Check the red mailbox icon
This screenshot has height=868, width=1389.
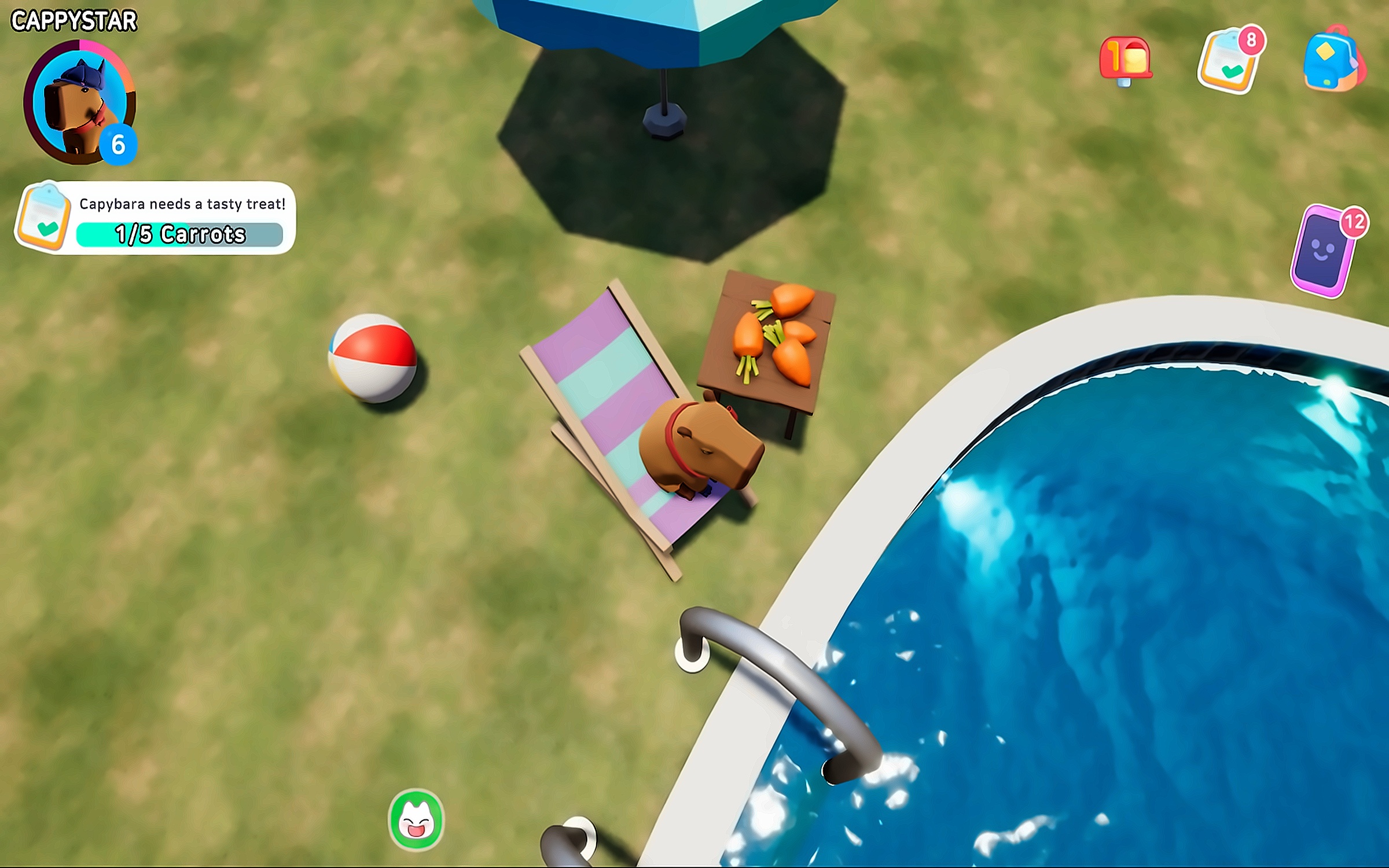pos(1126,60)
